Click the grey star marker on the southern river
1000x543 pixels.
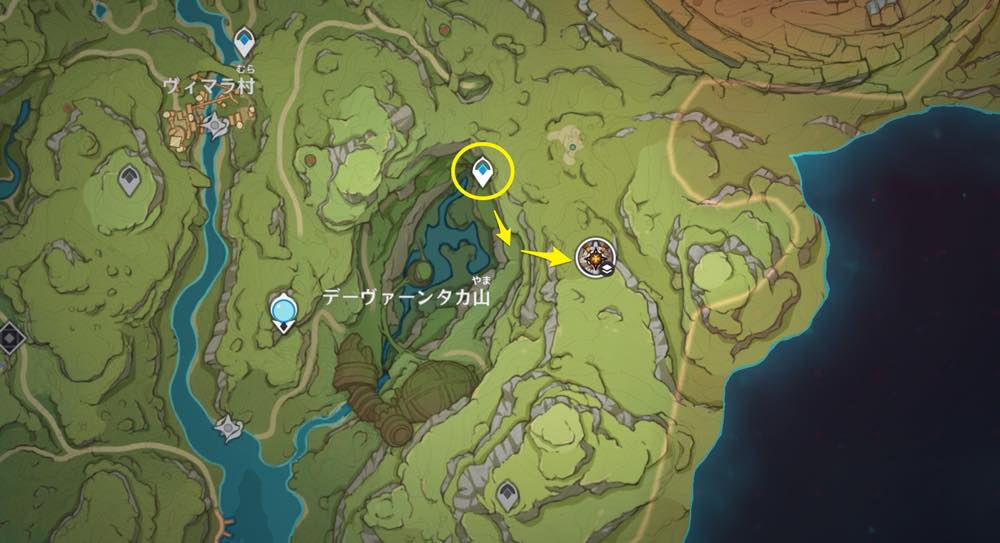click(x=232, y=429)
